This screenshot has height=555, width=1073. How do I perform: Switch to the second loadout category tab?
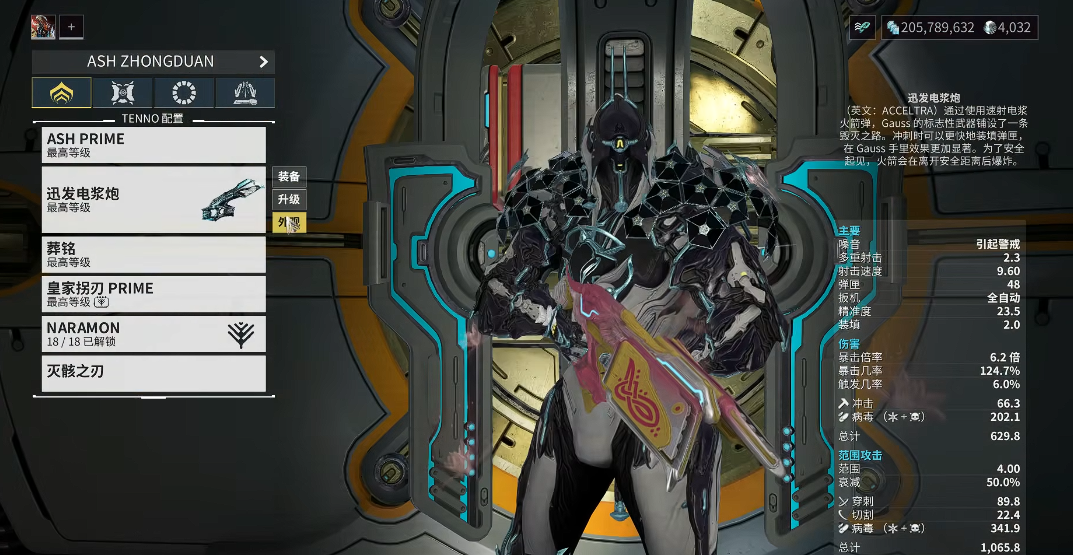pos(124,93)
